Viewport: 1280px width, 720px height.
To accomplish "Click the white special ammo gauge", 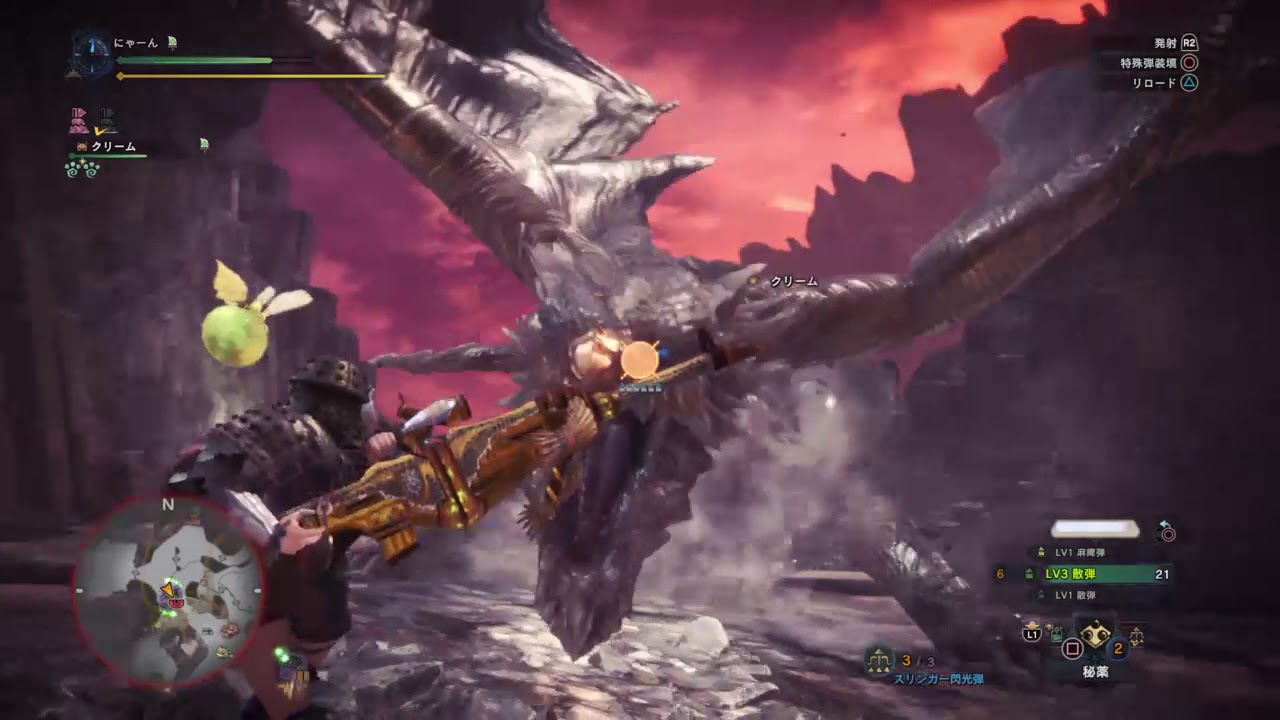I will (x=1095, y=529).
